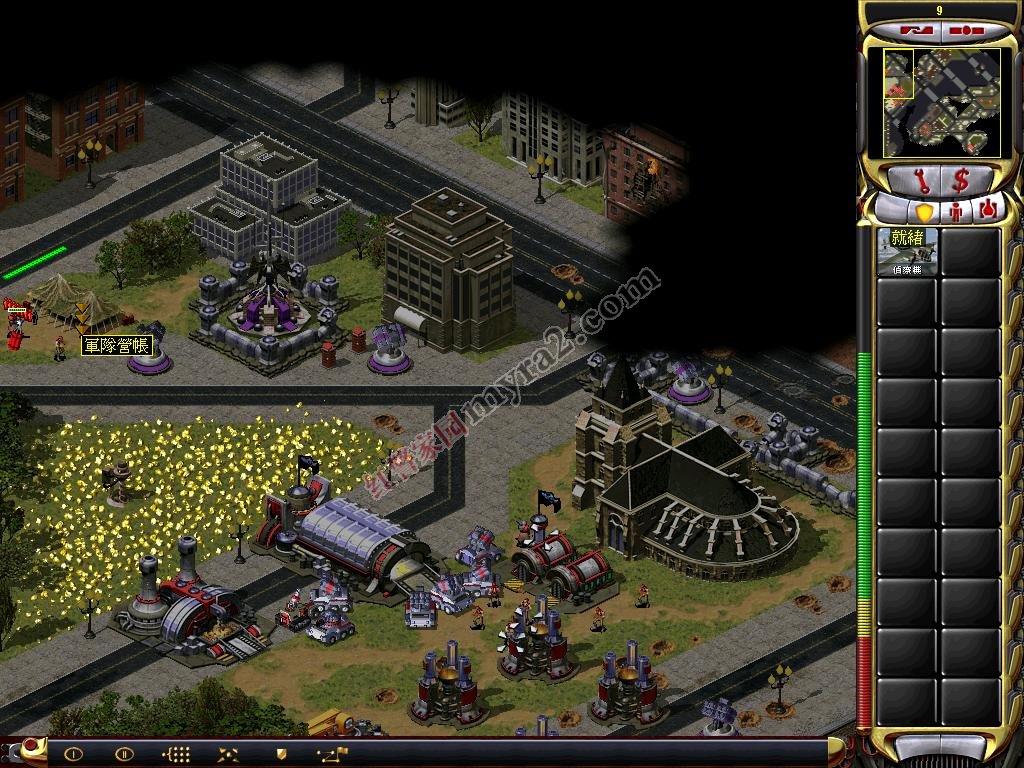Screen dimensions: 1024x768
Task: Select team I on the command bar
Action: (74, 754)
